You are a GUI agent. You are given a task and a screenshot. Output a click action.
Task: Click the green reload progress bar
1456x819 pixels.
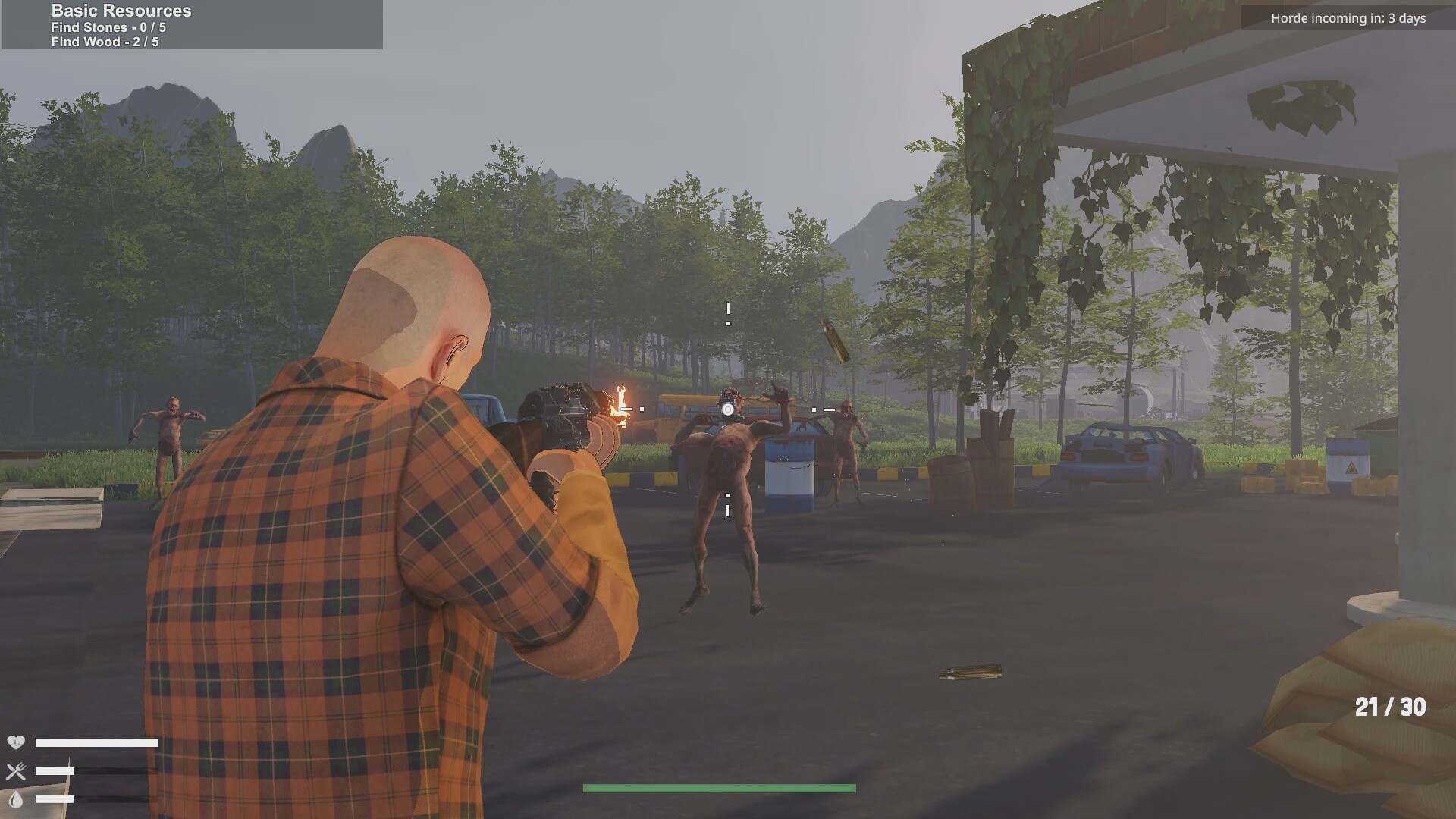(x=718, y=788)
